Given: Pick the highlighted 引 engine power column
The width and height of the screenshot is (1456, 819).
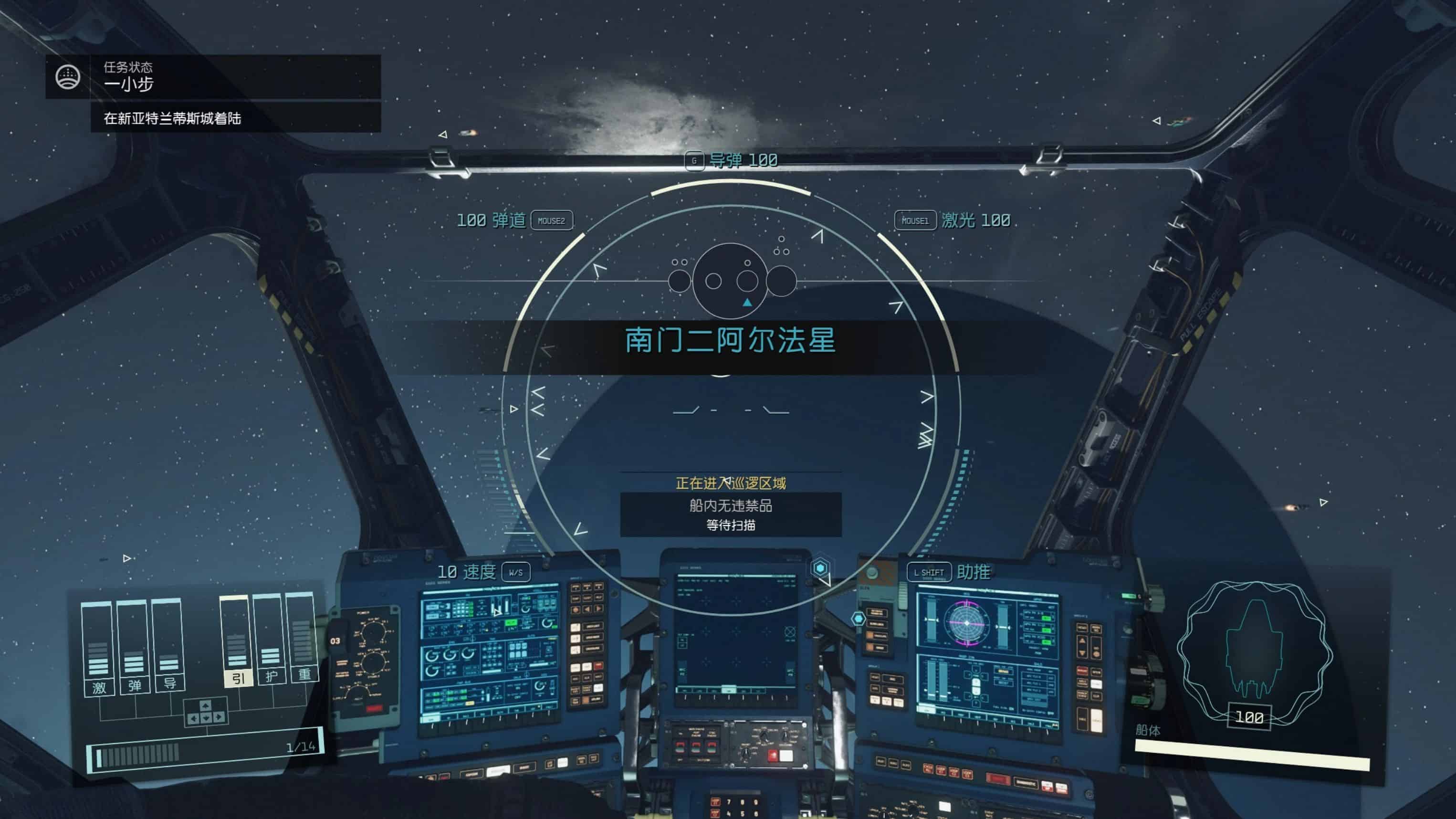Looking at the screenshot, I should click(x=237, y=643).
